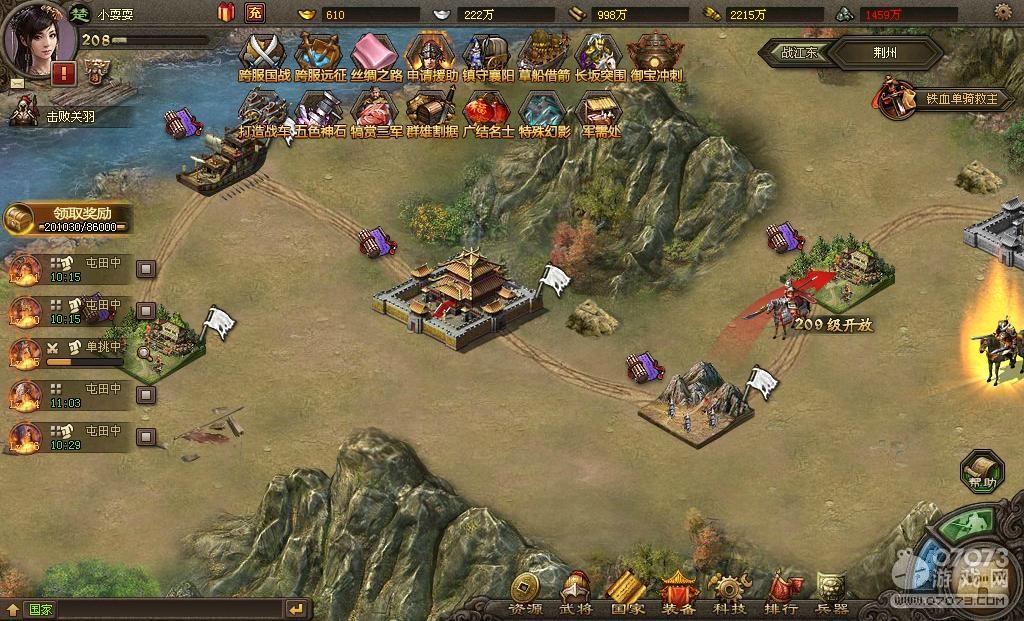Open the 丝绸之路 silk road event
The image size is (1024, 621).
click(374, 53)
